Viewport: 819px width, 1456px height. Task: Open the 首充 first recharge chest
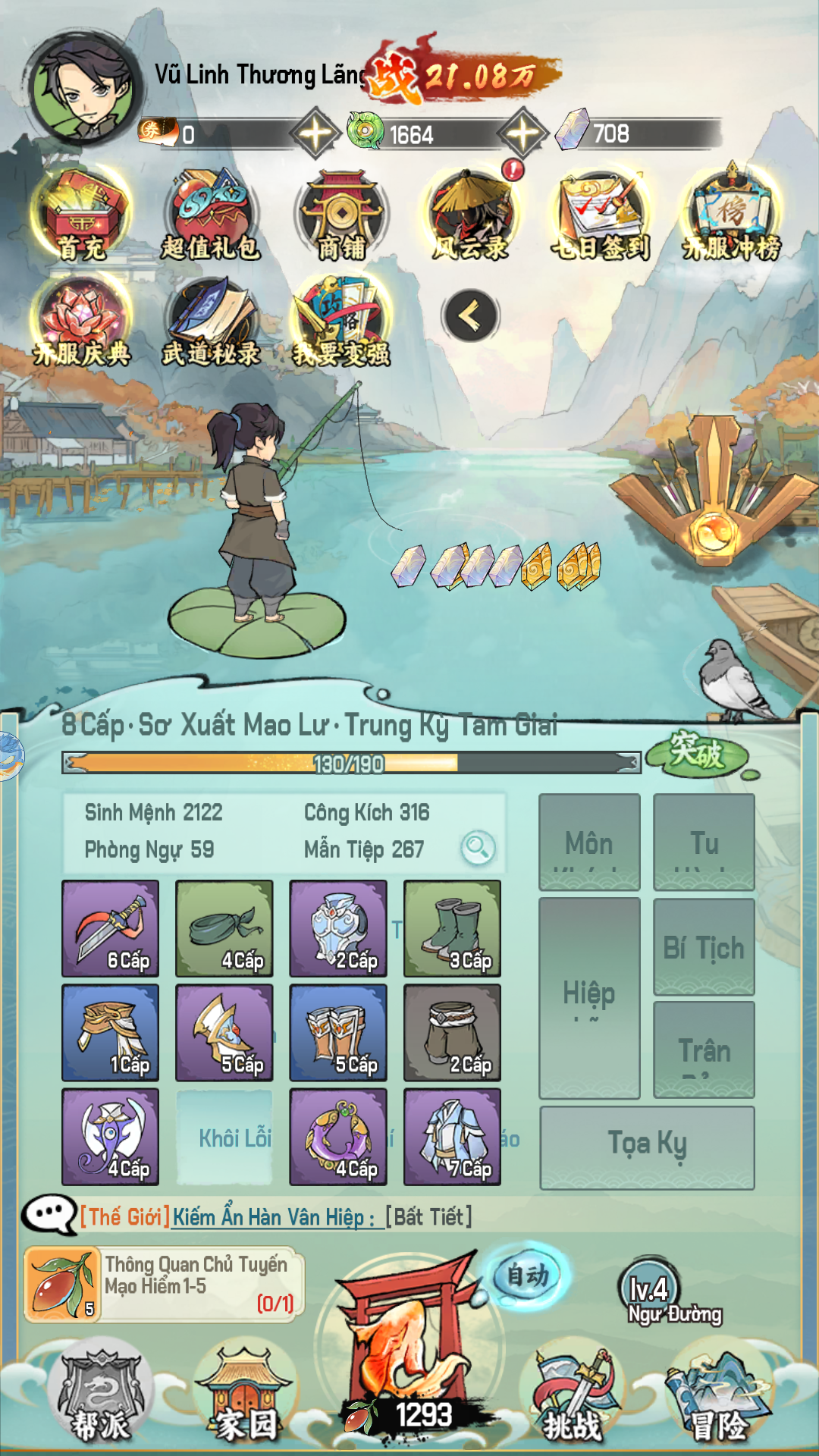coord(82,215)
